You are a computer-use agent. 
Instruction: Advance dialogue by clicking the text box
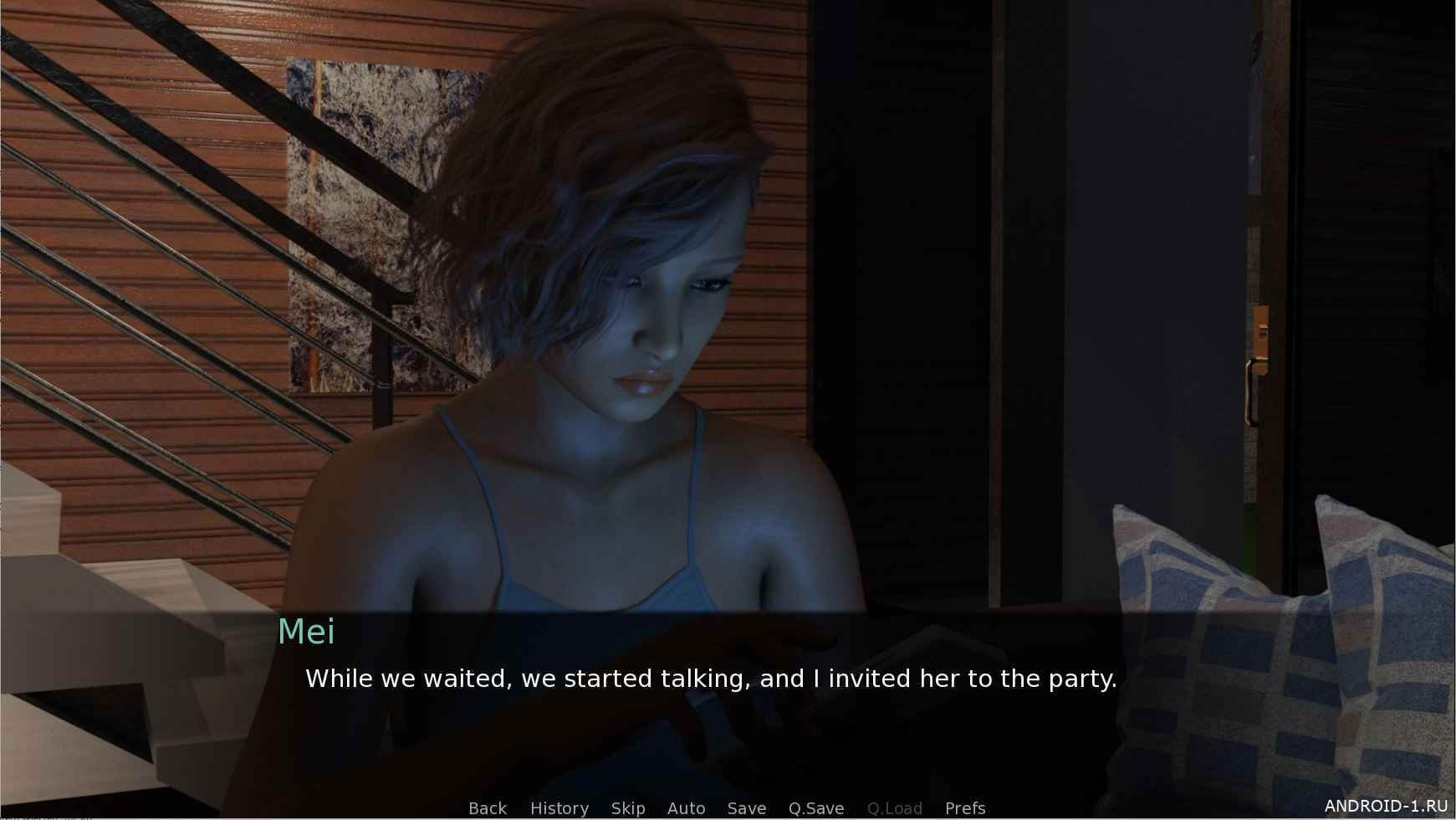[x=711, y=703]
